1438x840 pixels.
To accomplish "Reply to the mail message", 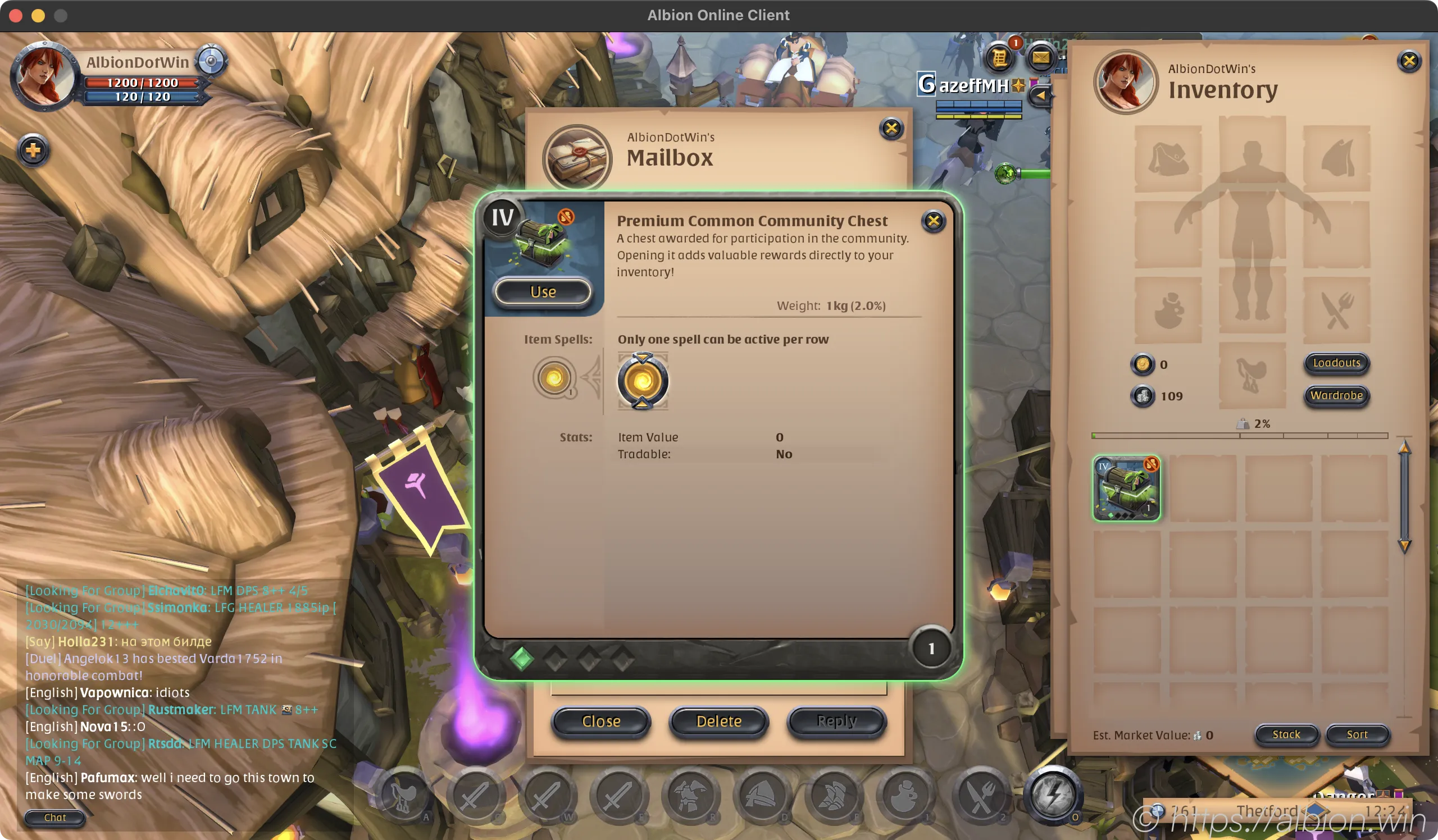I will tap(836, 722).
